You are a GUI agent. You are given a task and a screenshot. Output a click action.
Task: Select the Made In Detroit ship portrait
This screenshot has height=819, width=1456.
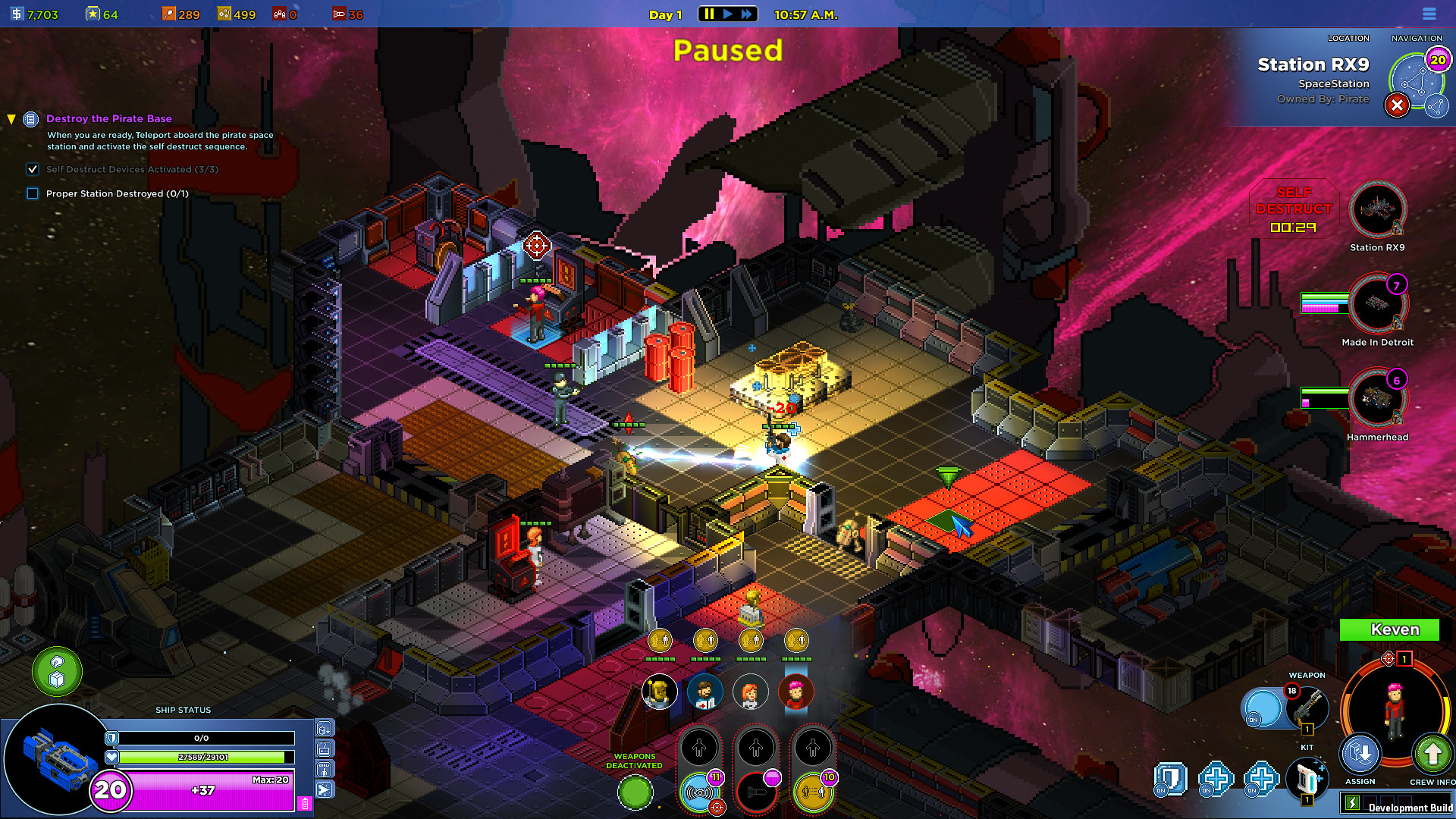click(x=1377, y=305)
